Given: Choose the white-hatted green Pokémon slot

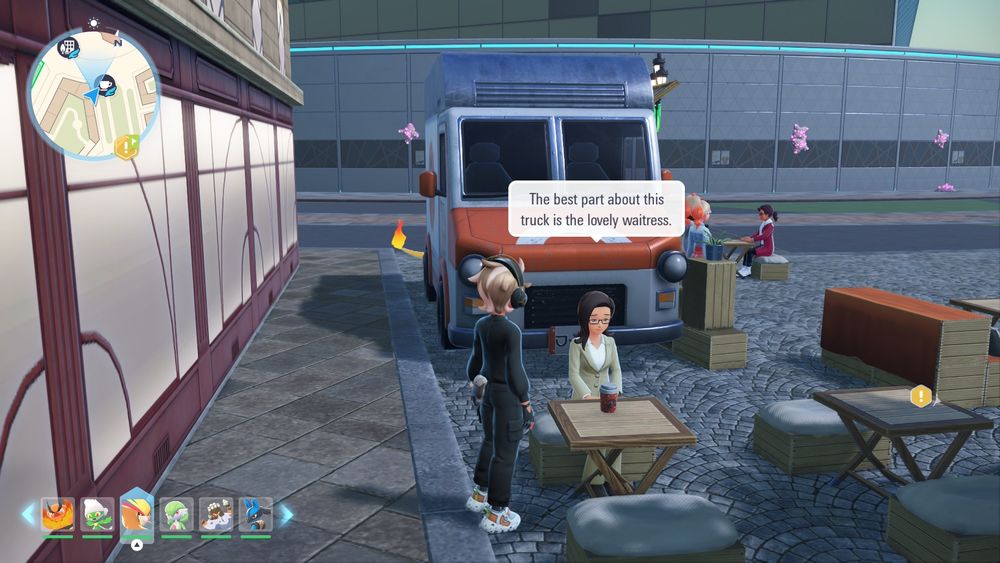Looking at the screenshot, I should 97,514.
